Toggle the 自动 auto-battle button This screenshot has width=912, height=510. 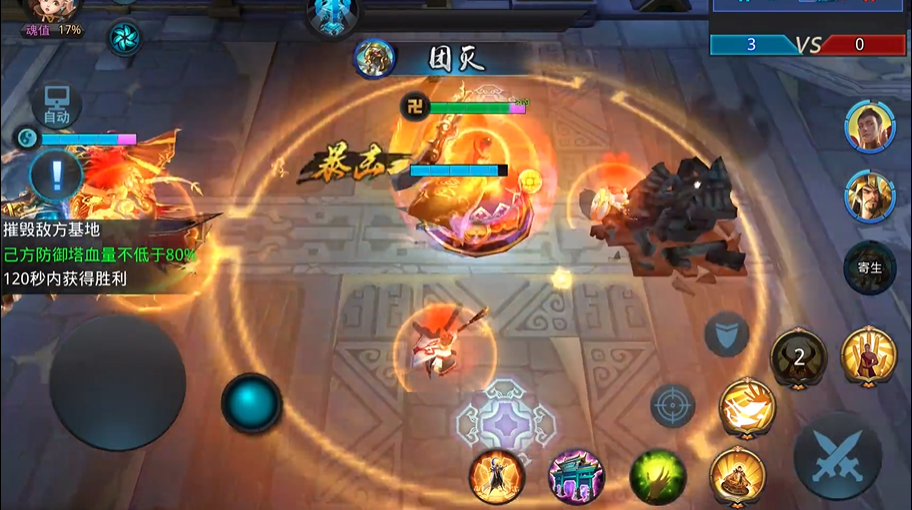pos(56,104)
